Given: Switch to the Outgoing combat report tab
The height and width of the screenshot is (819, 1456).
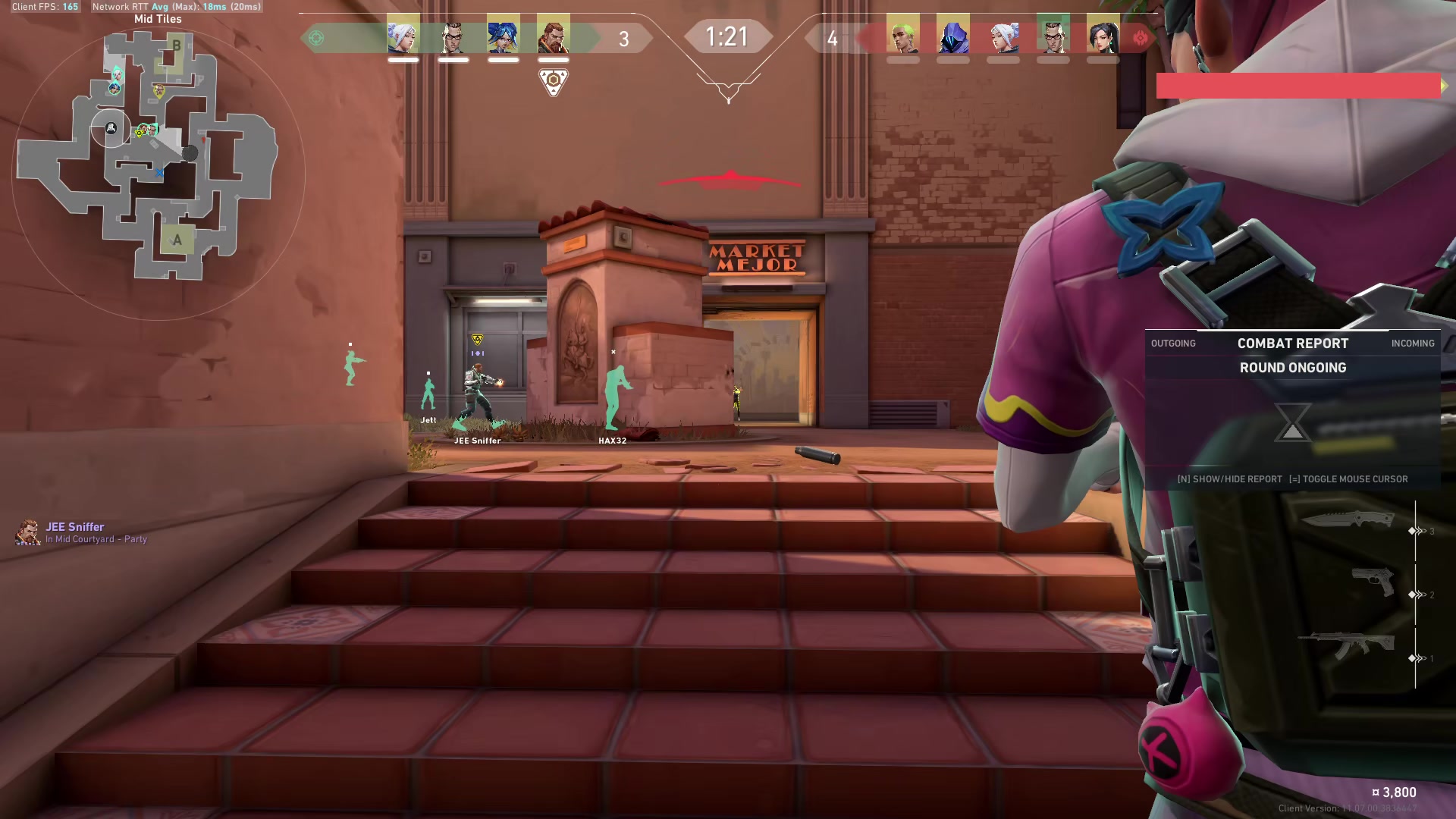Looking at the screenshot, I should click(x=1172, y=344).
